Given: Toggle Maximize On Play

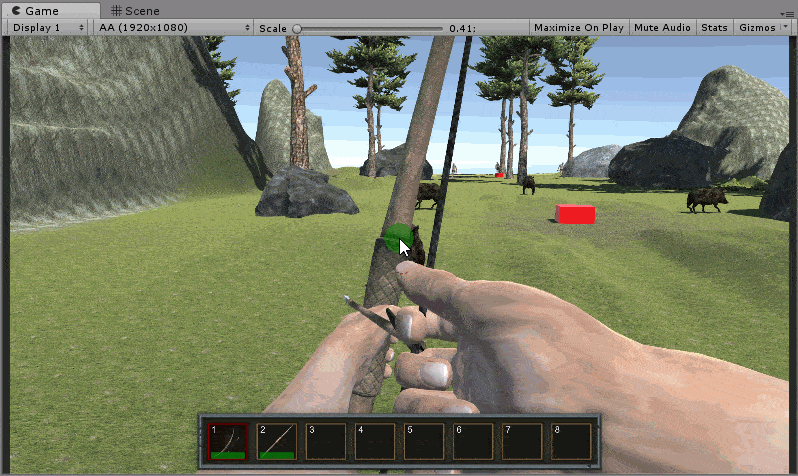Looking at the screenshot, I should [x=578, y=28].
